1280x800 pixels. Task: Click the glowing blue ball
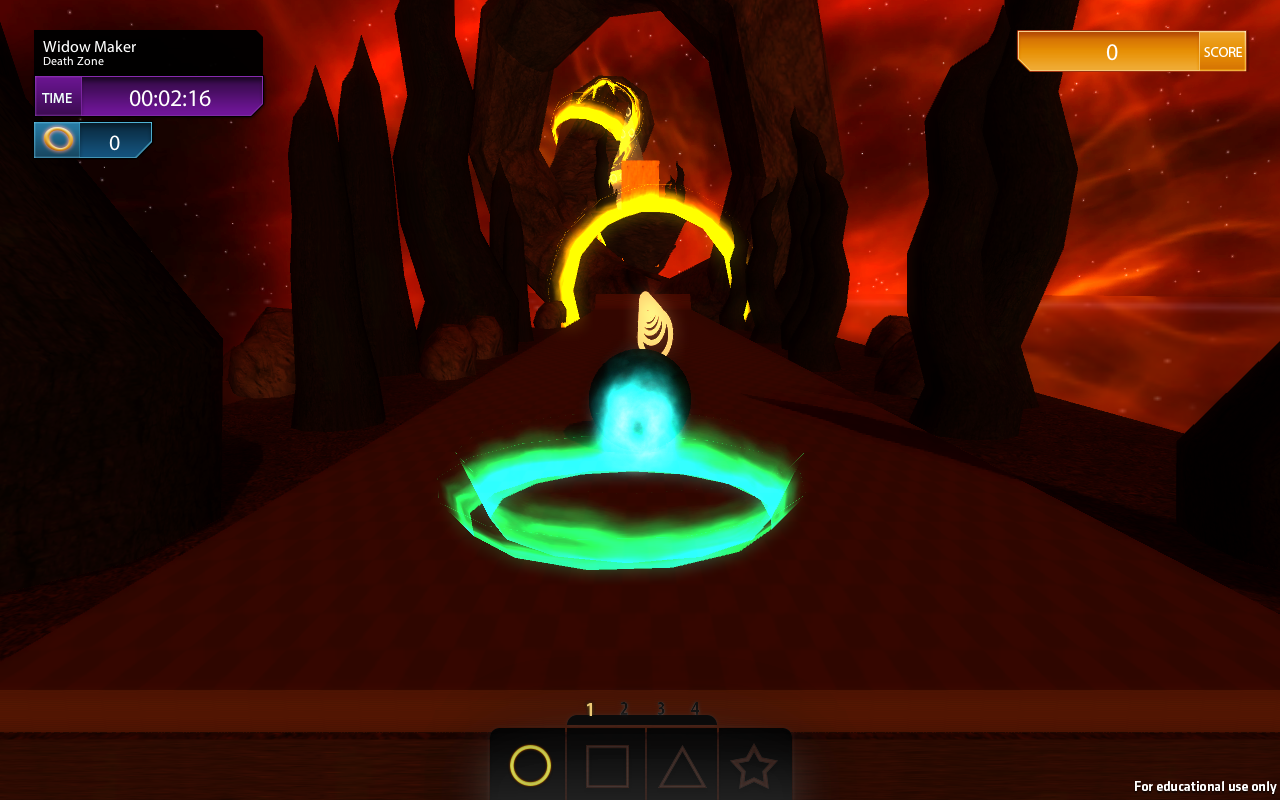[x=640, y=400]
